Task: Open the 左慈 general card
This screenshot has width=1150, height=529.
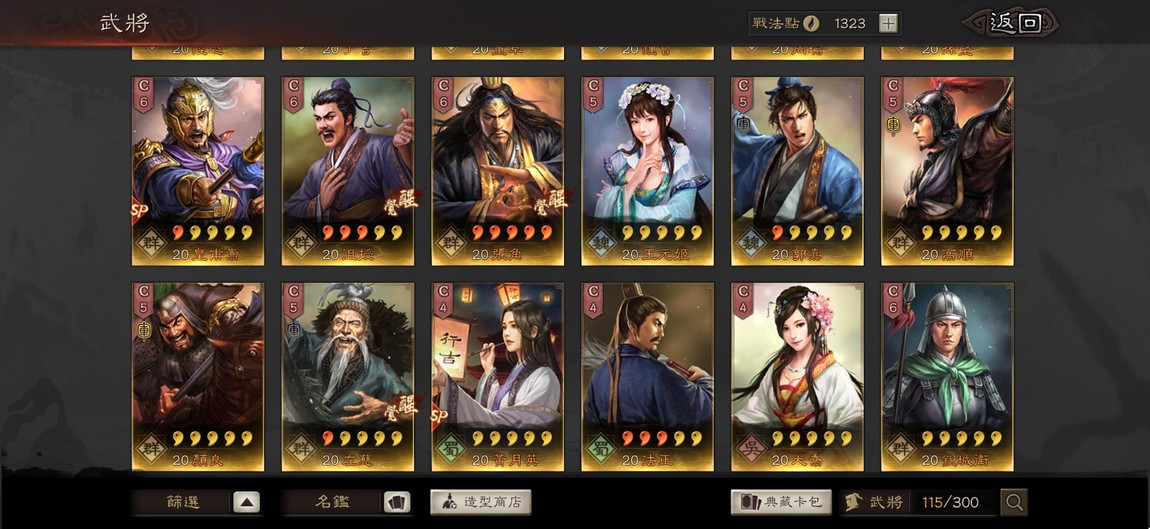Action: tap(348, 376)
